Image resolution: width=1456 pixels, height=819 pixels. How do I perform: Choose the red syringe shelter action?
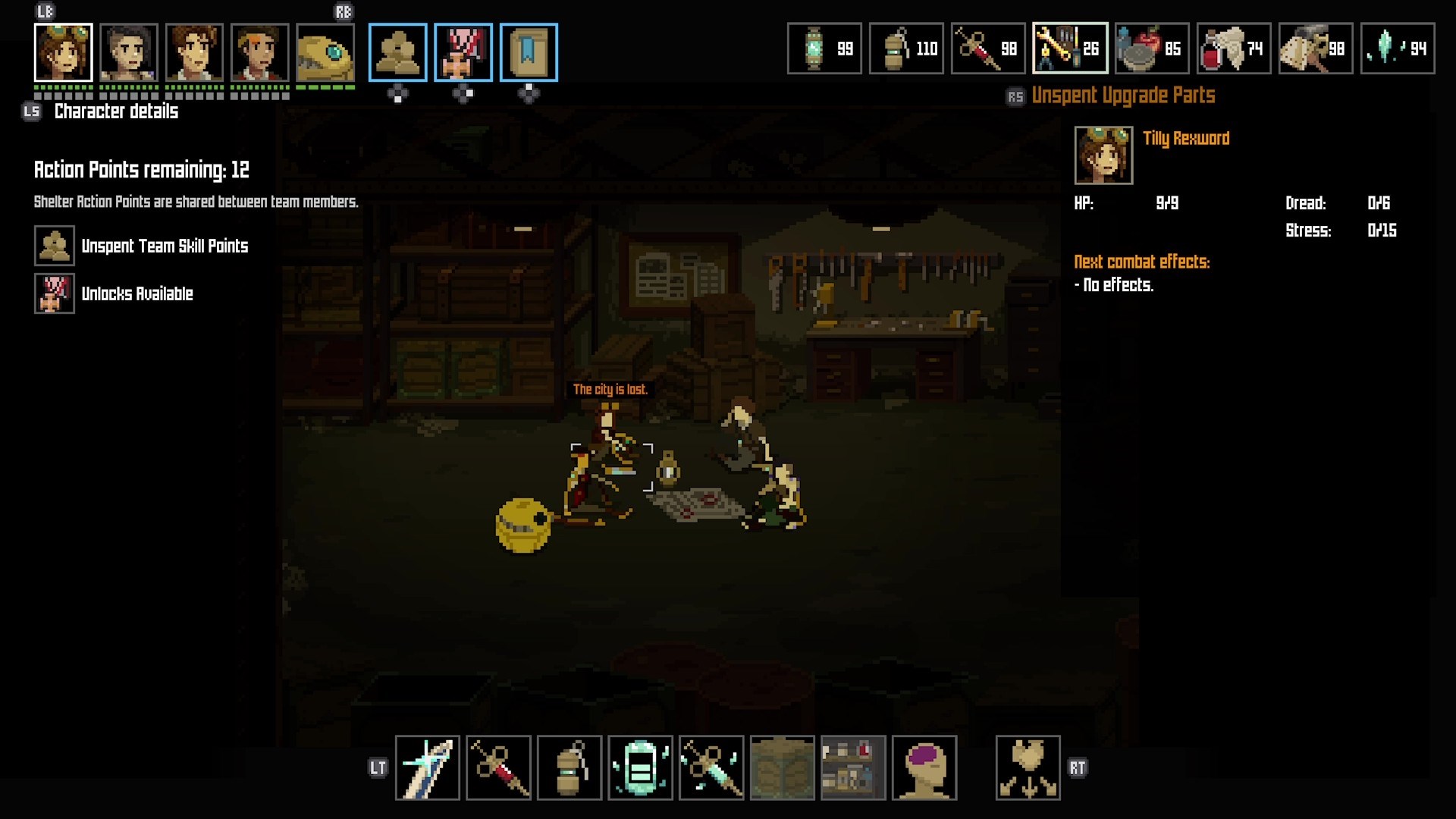click(498, 767)
